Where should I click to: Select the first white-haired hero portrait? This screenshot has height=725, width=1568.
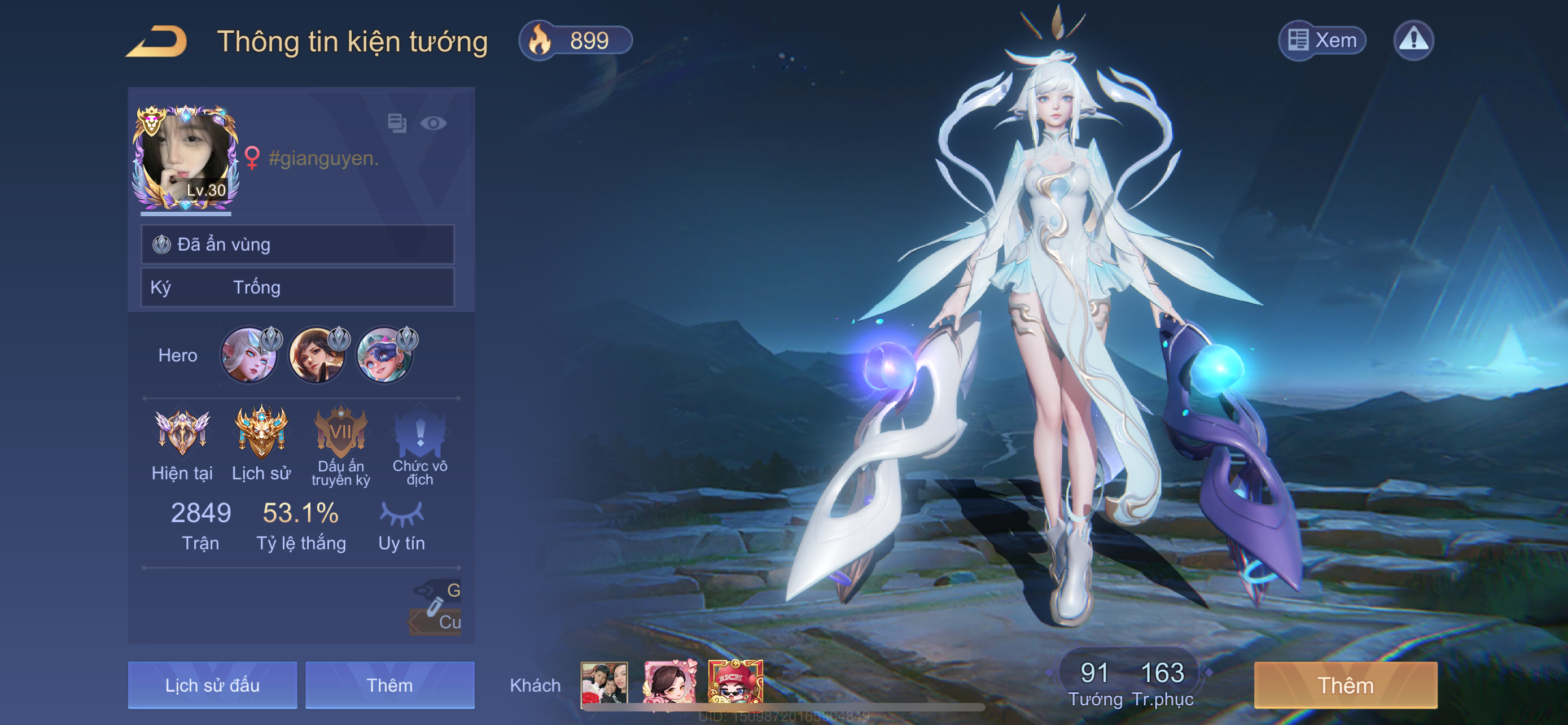(249, 355)
